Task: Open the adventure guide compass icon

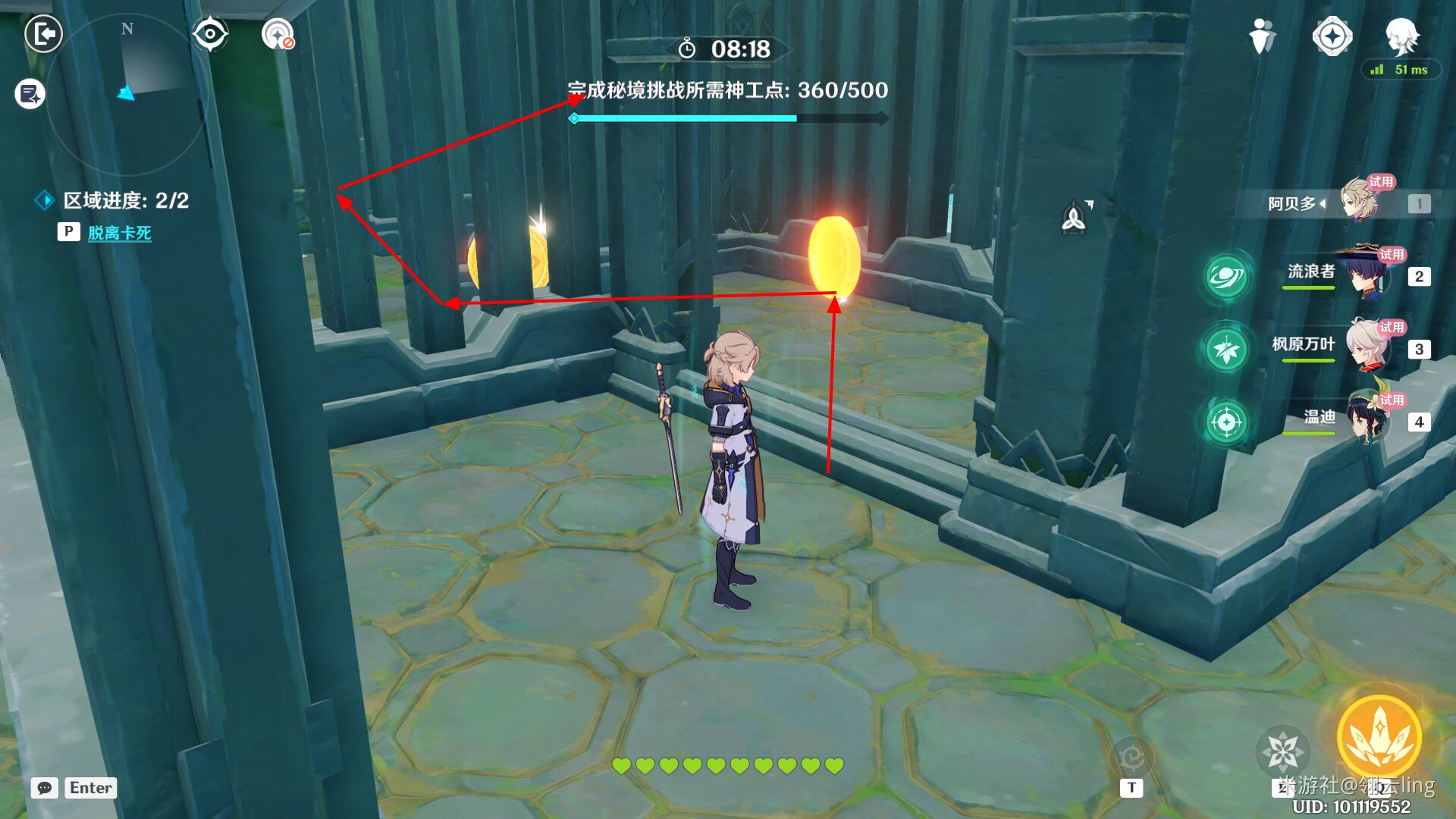Action: [1333, 34]
